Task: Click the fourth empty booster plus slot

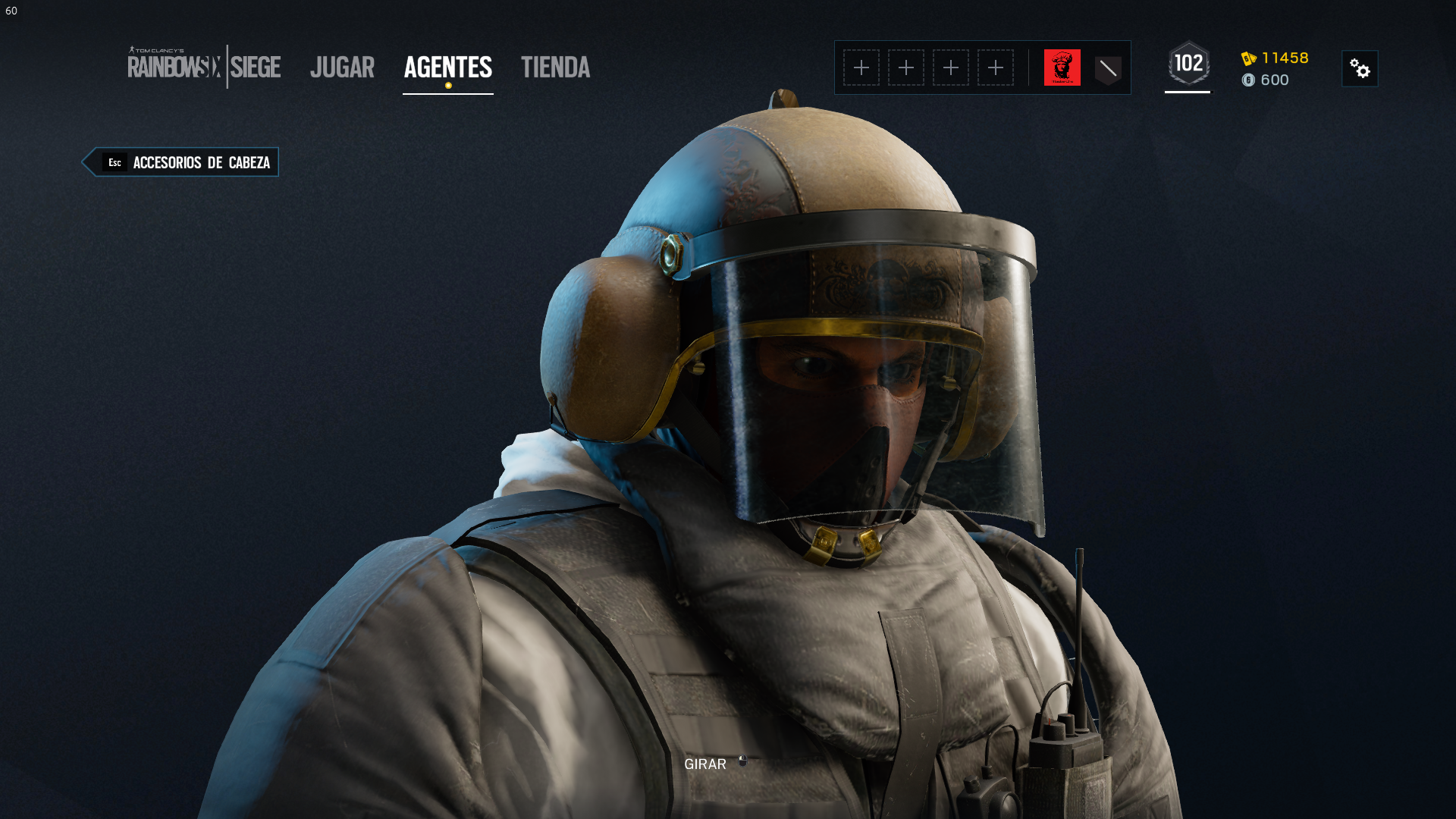Action: 996,67
